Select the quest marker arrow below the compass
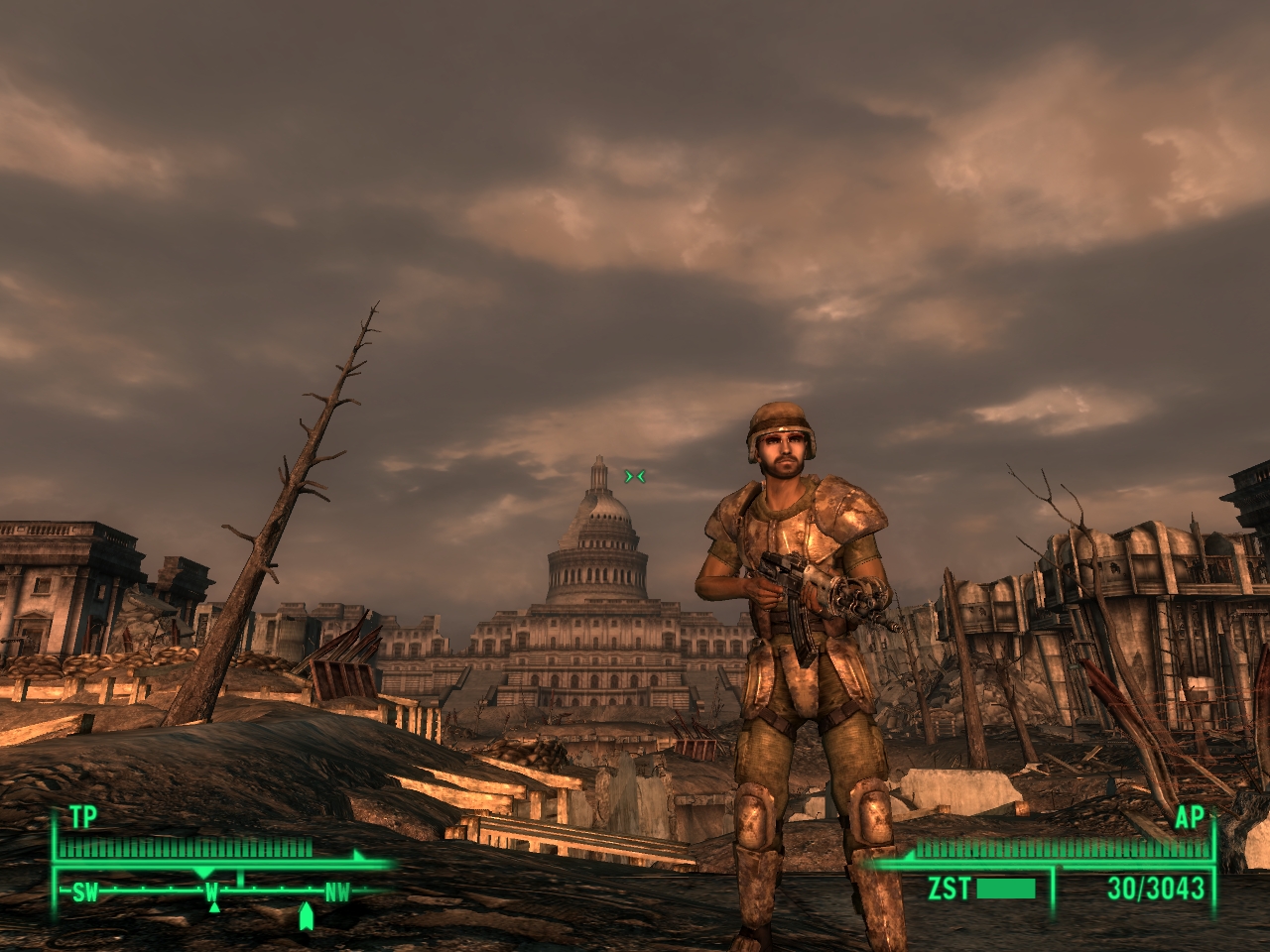The height and width of the screenshot is (952, 1270). pyautogui.click(x=306, y=917)
